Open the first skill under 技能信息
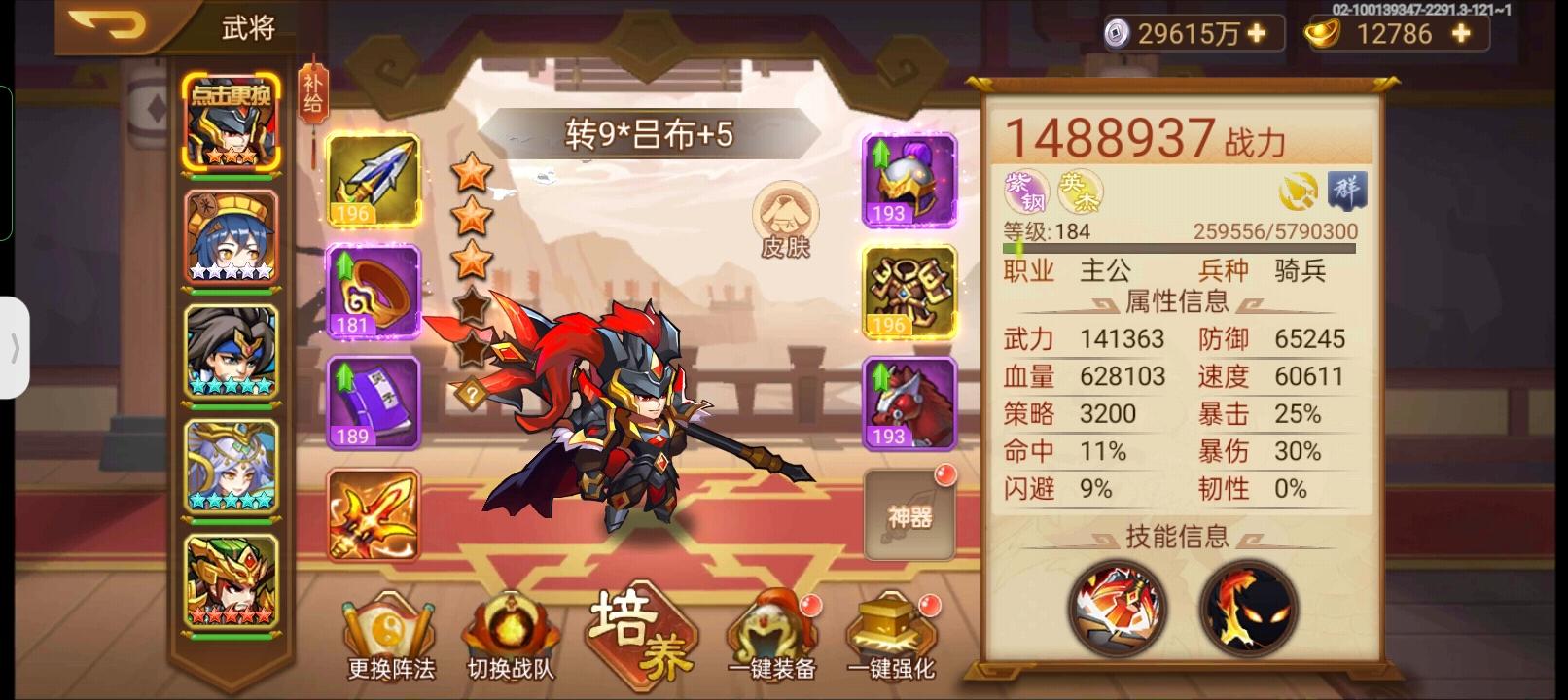 tap(1116, 608)
